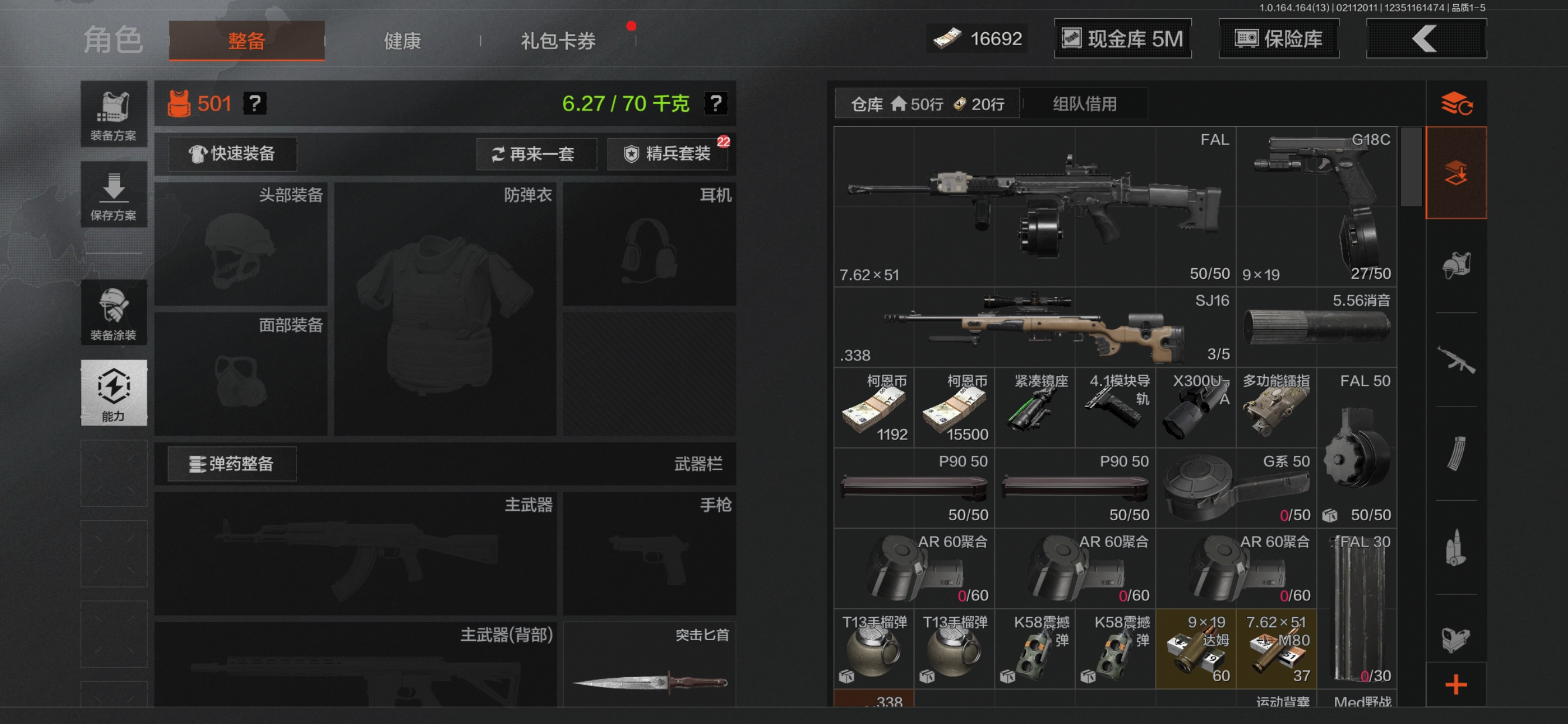Select the 5.56消音 suppressor item
This screenshot has height=724, width=1568.
pos(1316,327)
